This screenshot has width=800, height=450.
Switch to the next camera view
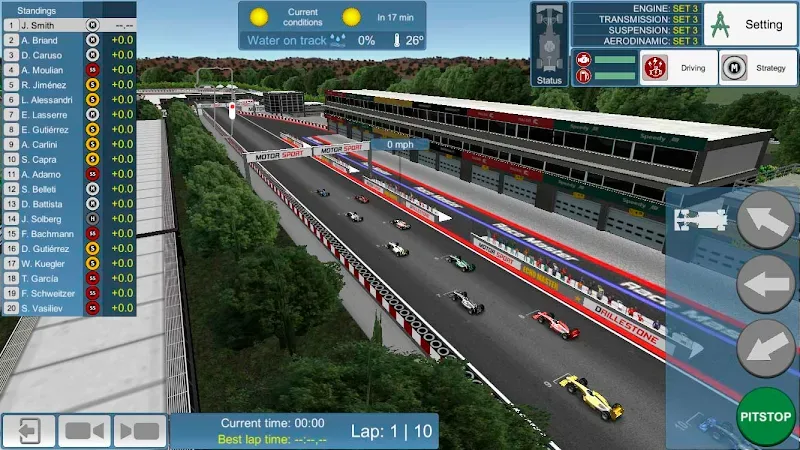(139, 431)
